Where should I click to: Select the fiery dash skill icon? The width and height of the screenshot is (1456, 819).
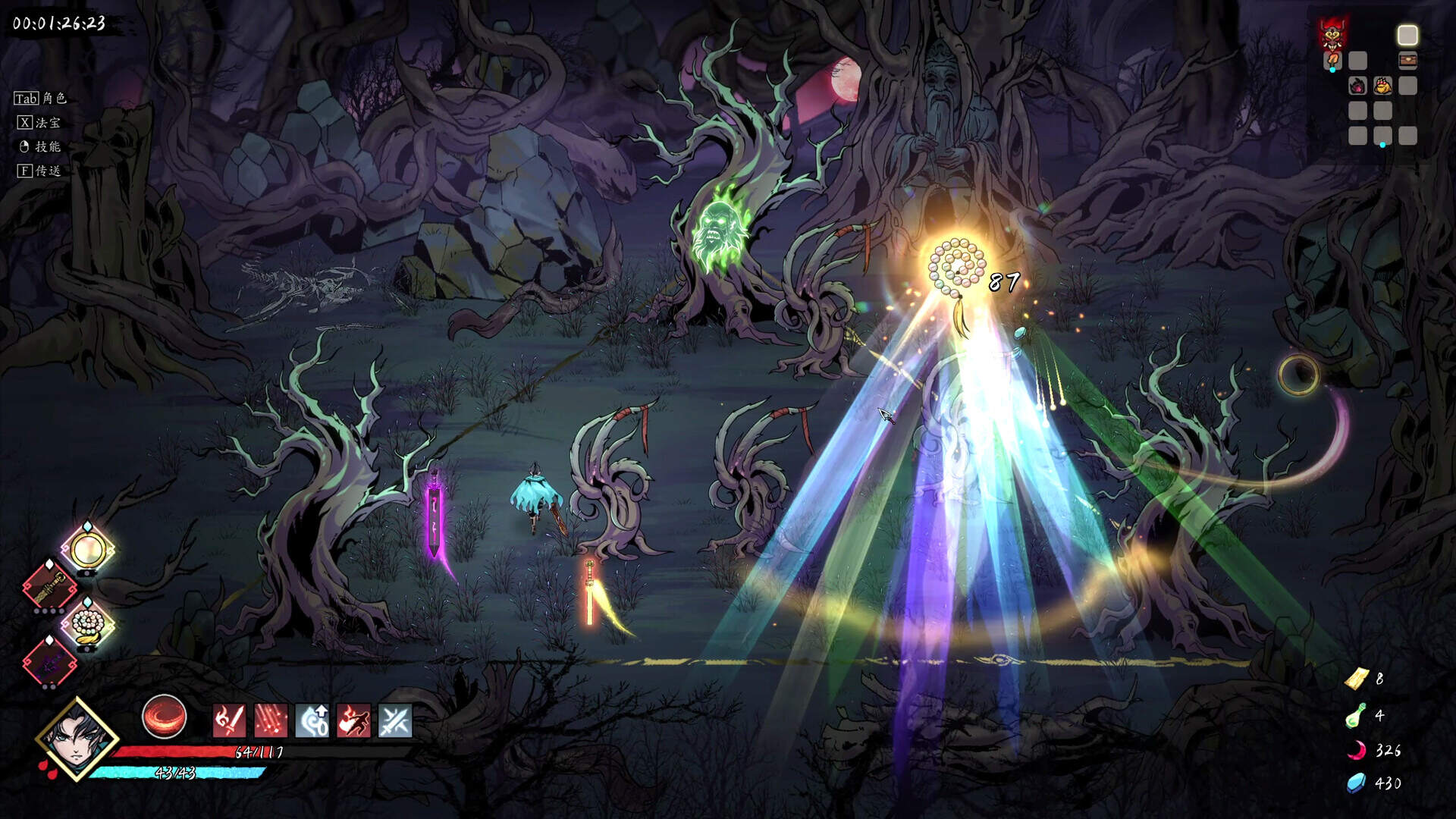[353, 722]
